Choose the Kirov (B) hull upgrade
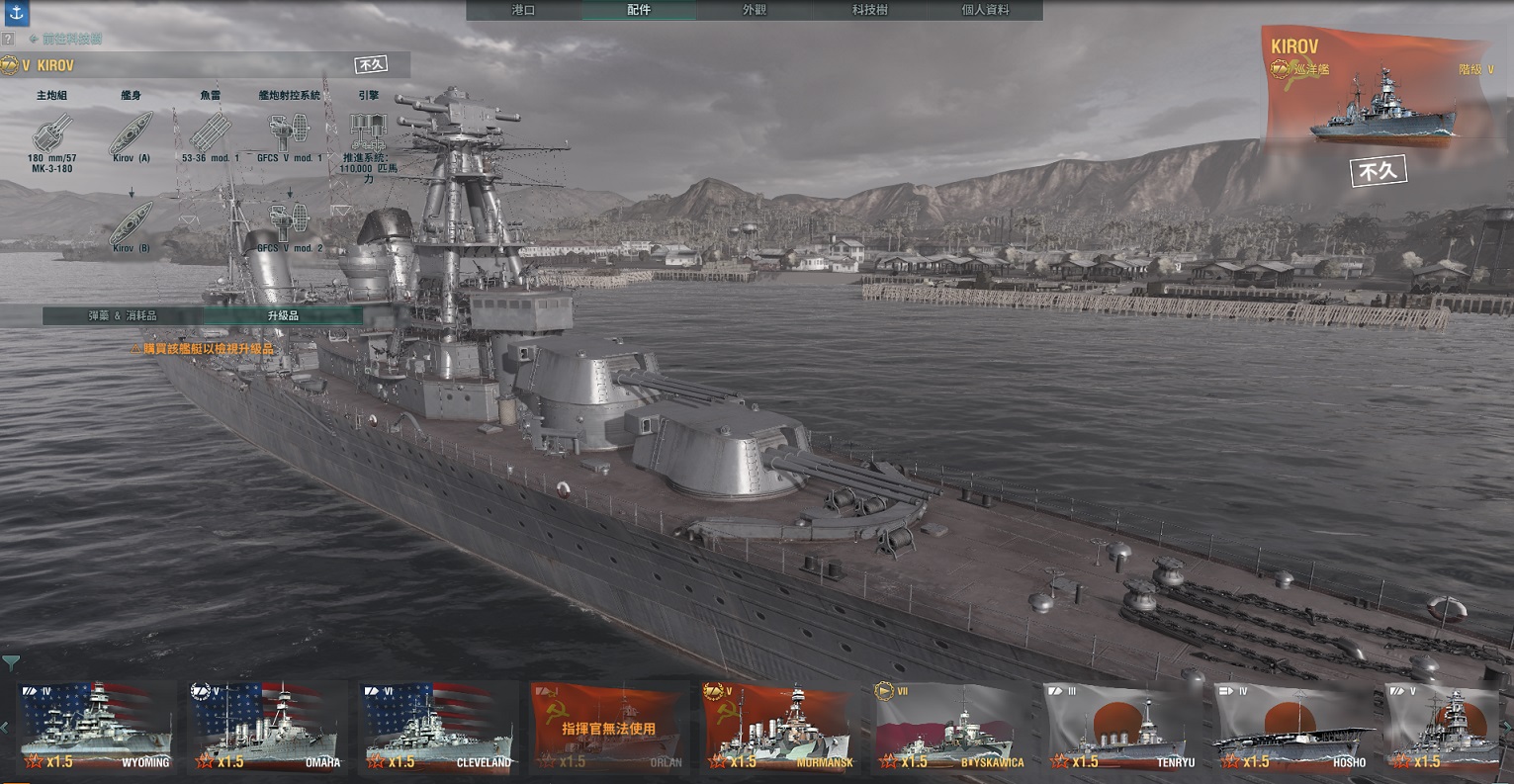This screenshot has height=784, width=1514. 131,224
